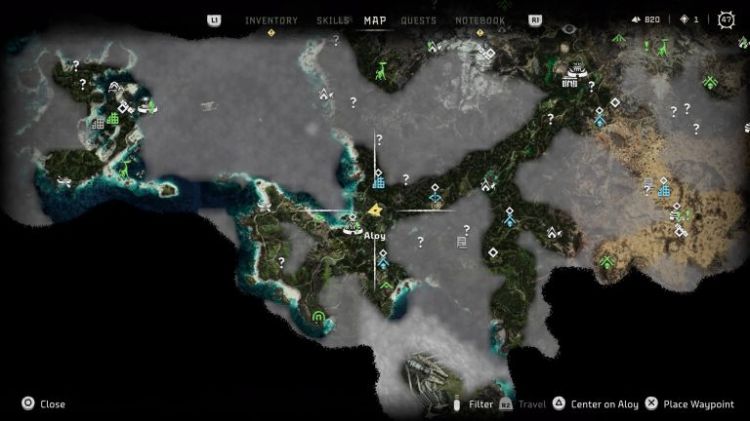This screenshot has width=750, height=421.
Task: Open the Notebook tab
Action: [480, 20]
